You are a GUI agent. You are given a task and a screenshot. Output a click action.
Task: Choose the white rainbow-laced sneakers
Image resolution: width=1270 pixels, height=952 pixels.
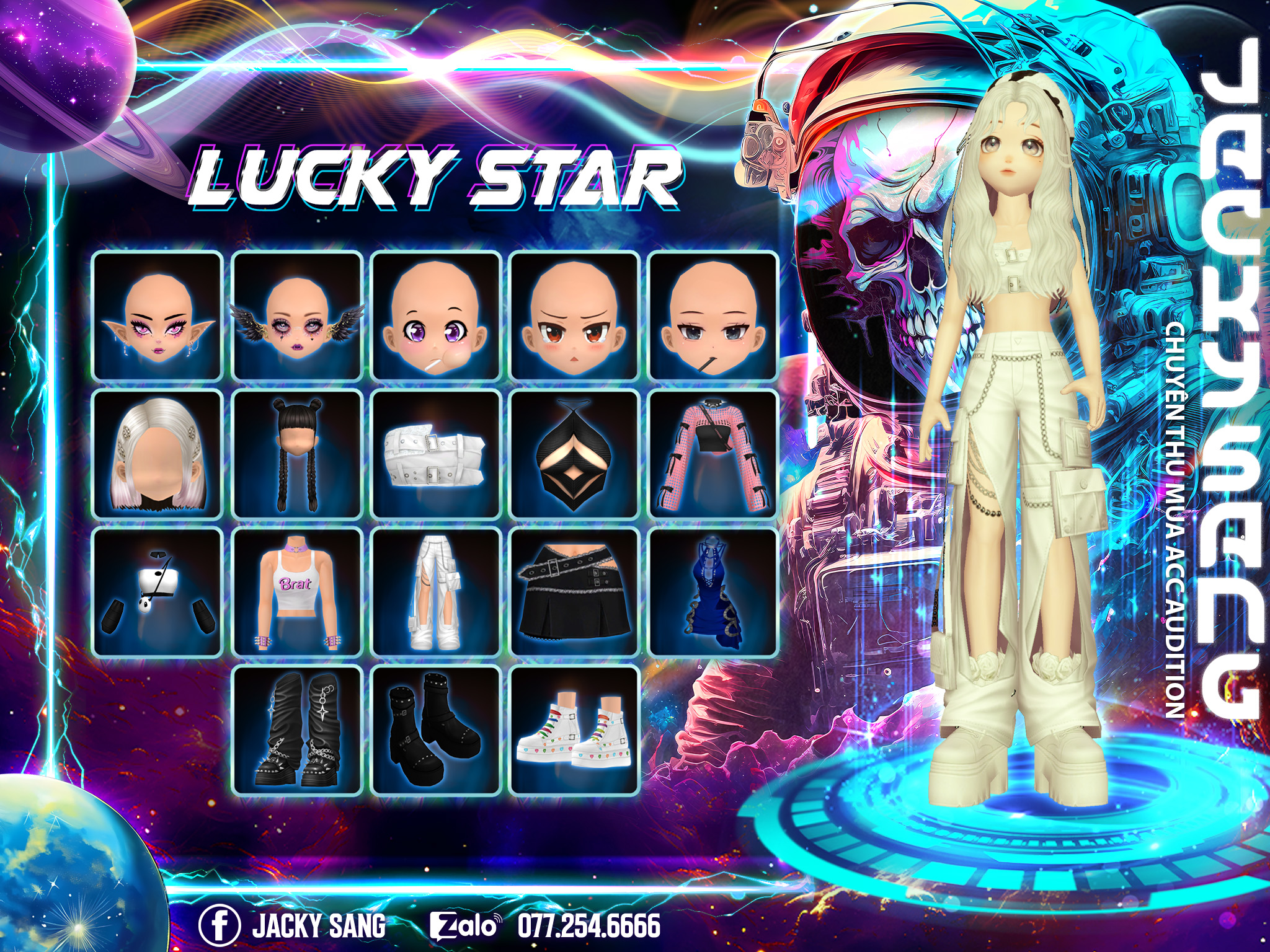pos(575,730)
